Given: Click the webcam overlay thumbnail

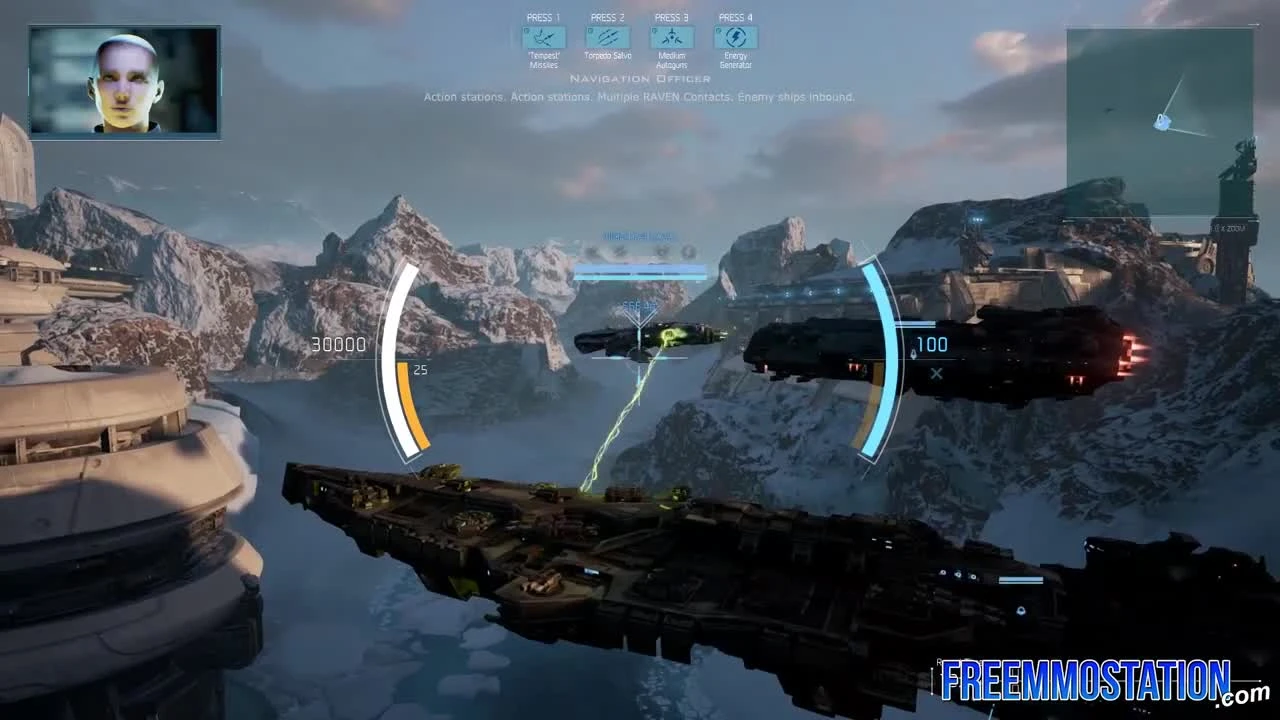Looking at the screenshot, I should 124,83.
